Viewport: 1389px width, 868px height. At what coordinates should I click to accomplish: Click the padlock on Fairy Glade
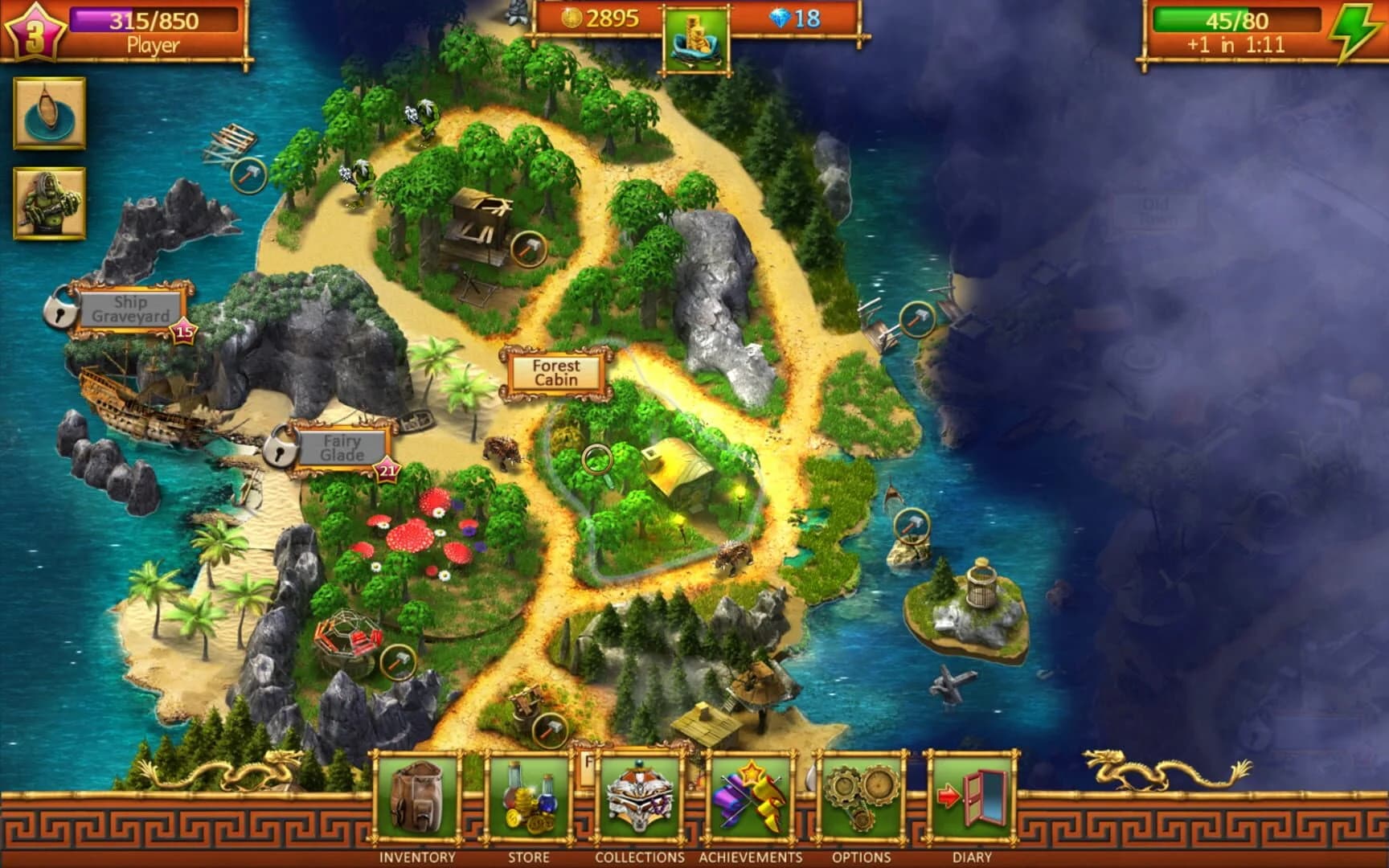pos(281,452)
